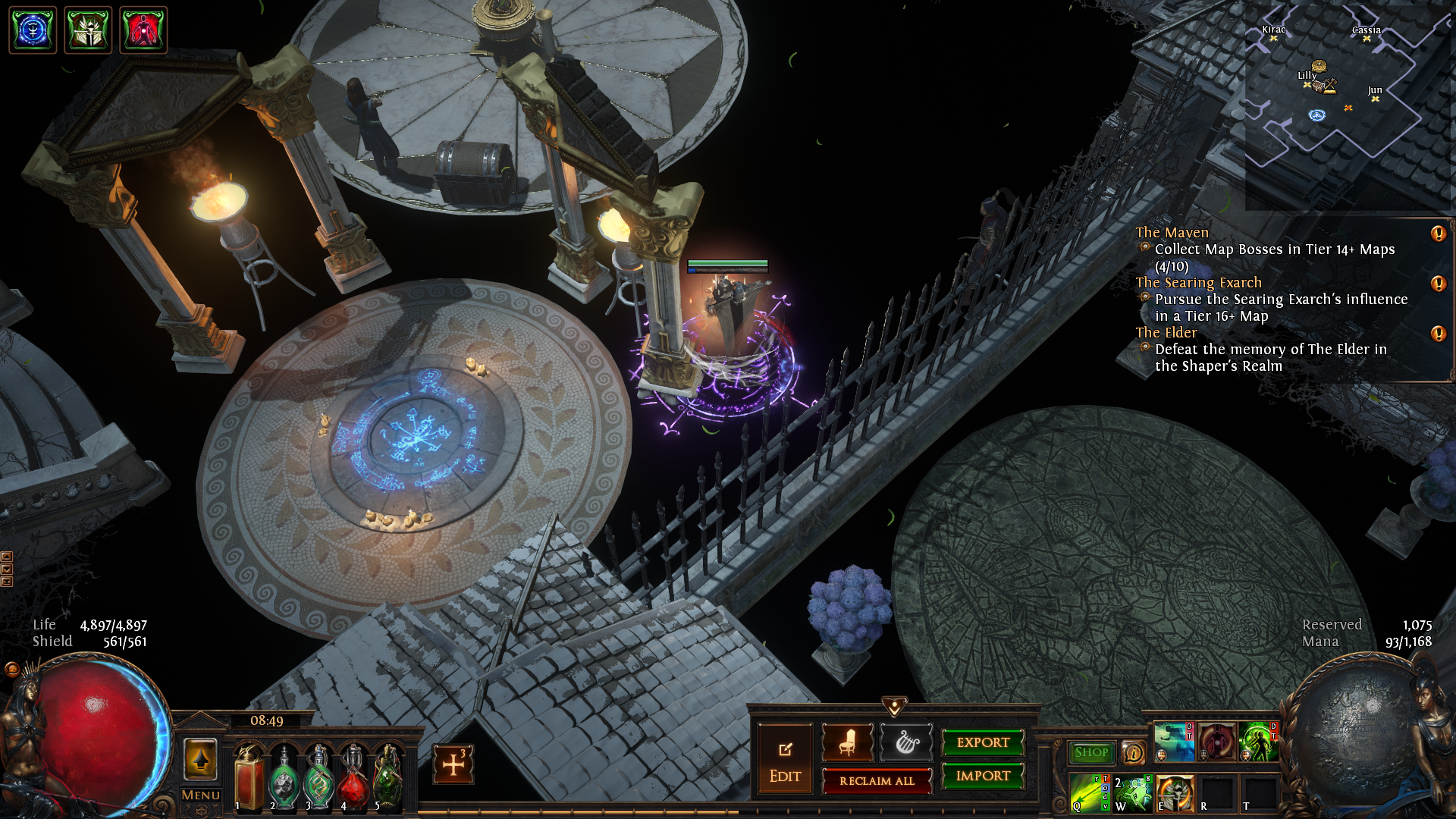Image resolution: width=1456 pixels, height=819 pixels.
Task: Select The Searing Exarch quest entry
Action: click(1198, 283)
